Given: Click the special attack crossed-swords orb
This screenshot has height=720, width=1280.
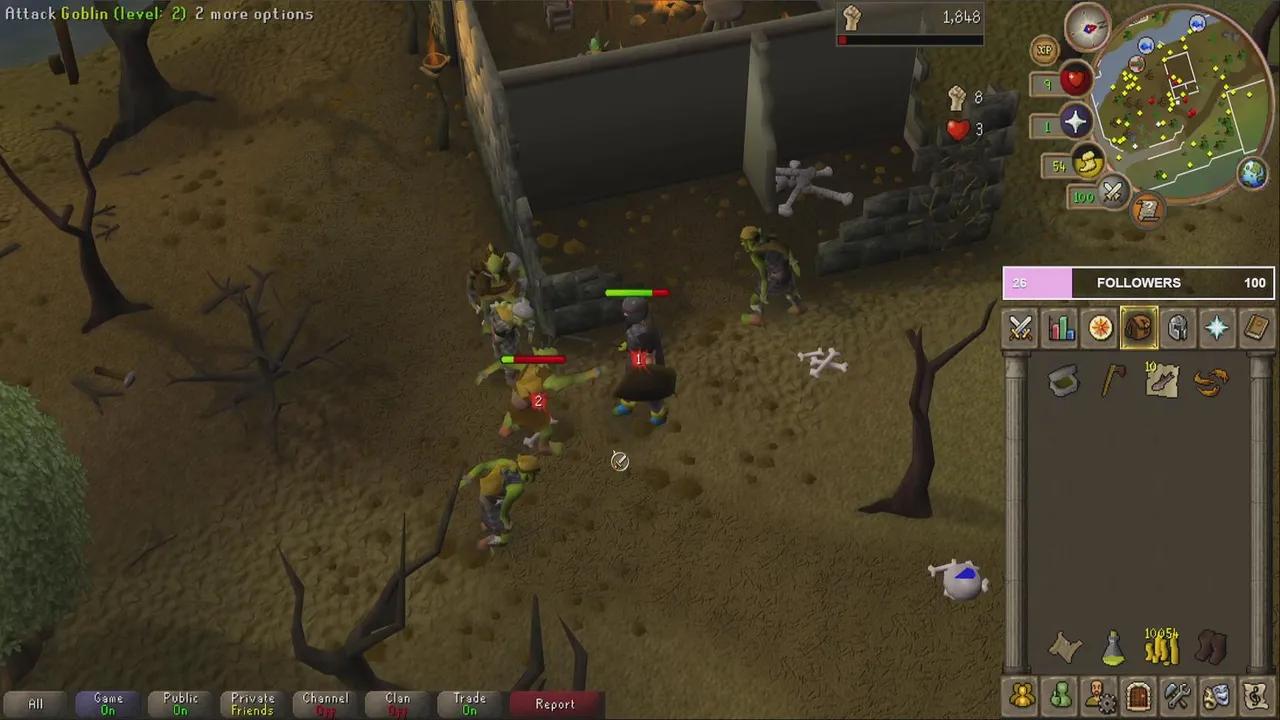Looking at the screenshot, I should pyautogui.click(x=1112, y=193).
